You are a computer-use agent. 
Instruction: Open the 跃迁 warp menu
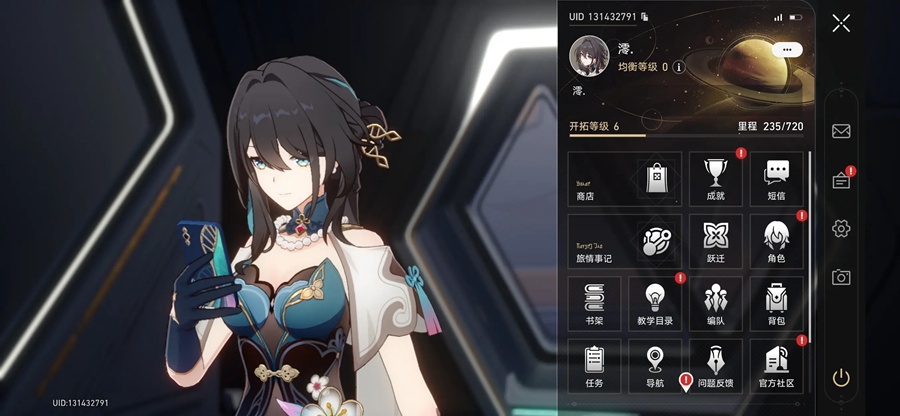715,241
